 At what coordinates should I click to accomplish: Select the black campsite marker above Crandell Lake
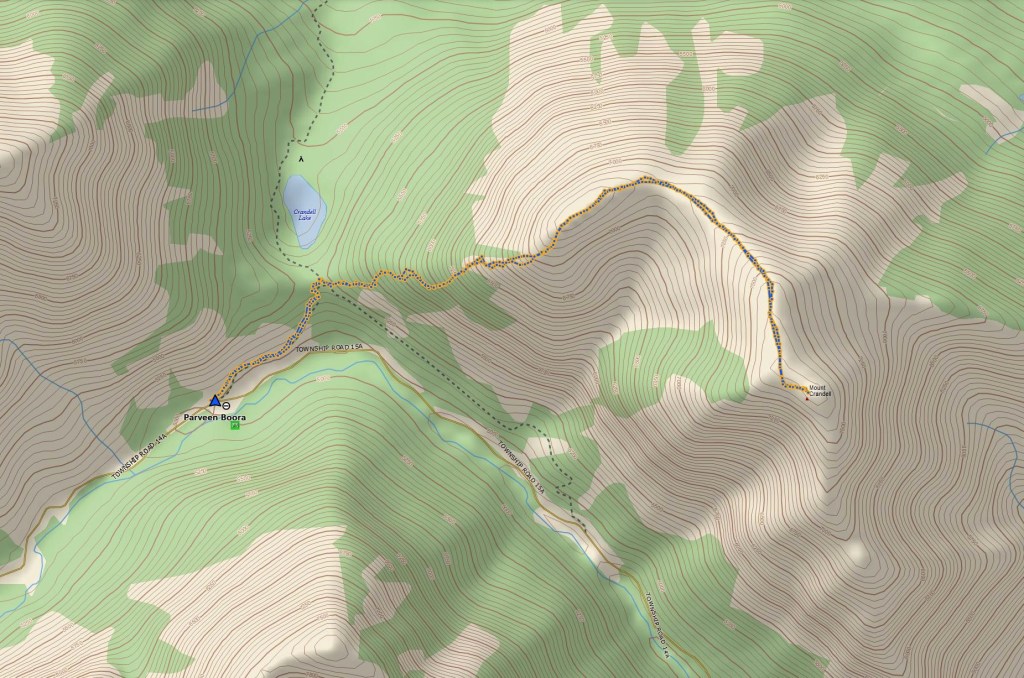point(301,158)
